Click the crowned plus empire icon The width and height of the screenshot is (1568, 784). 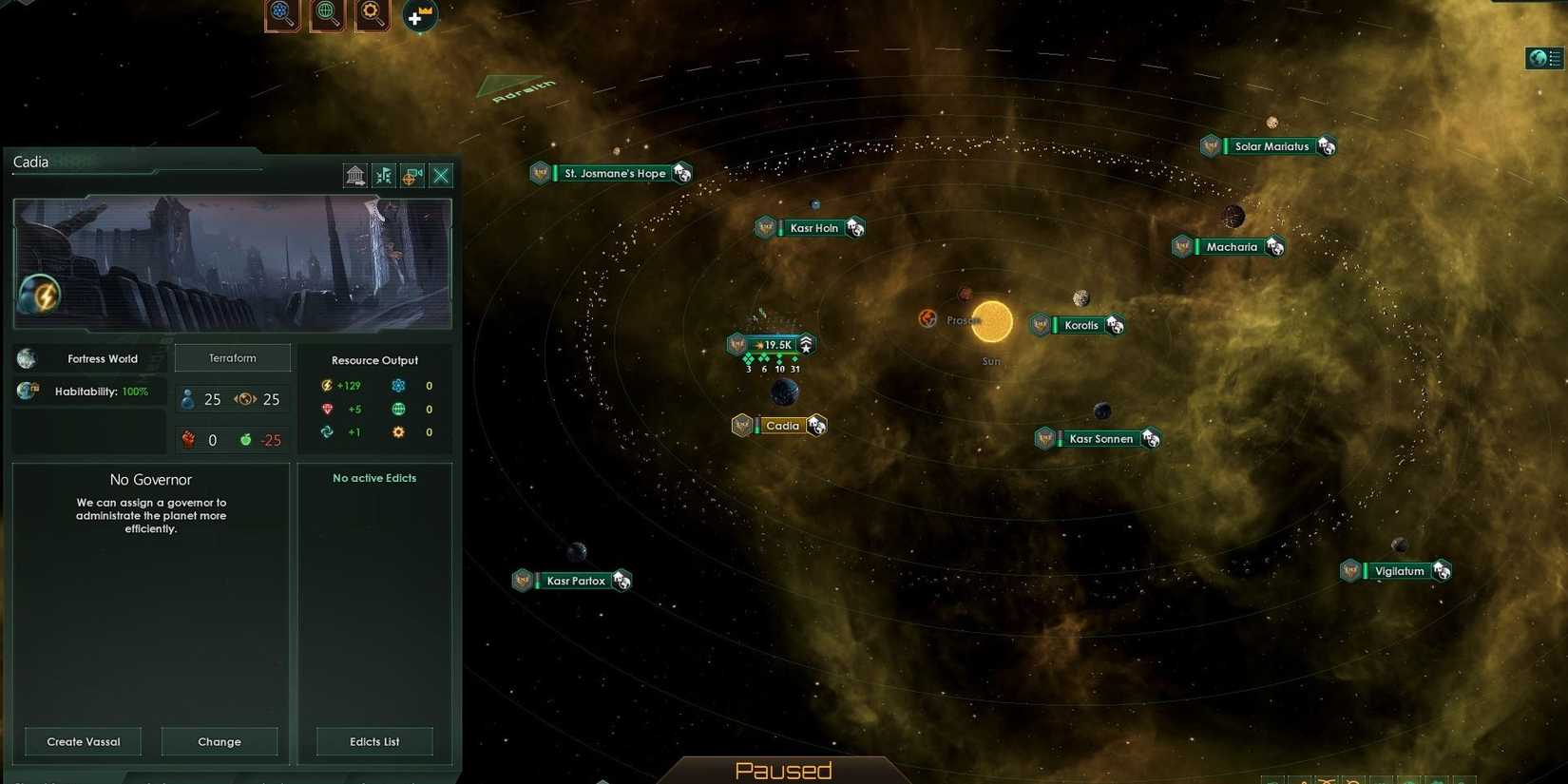coord(418,15)
